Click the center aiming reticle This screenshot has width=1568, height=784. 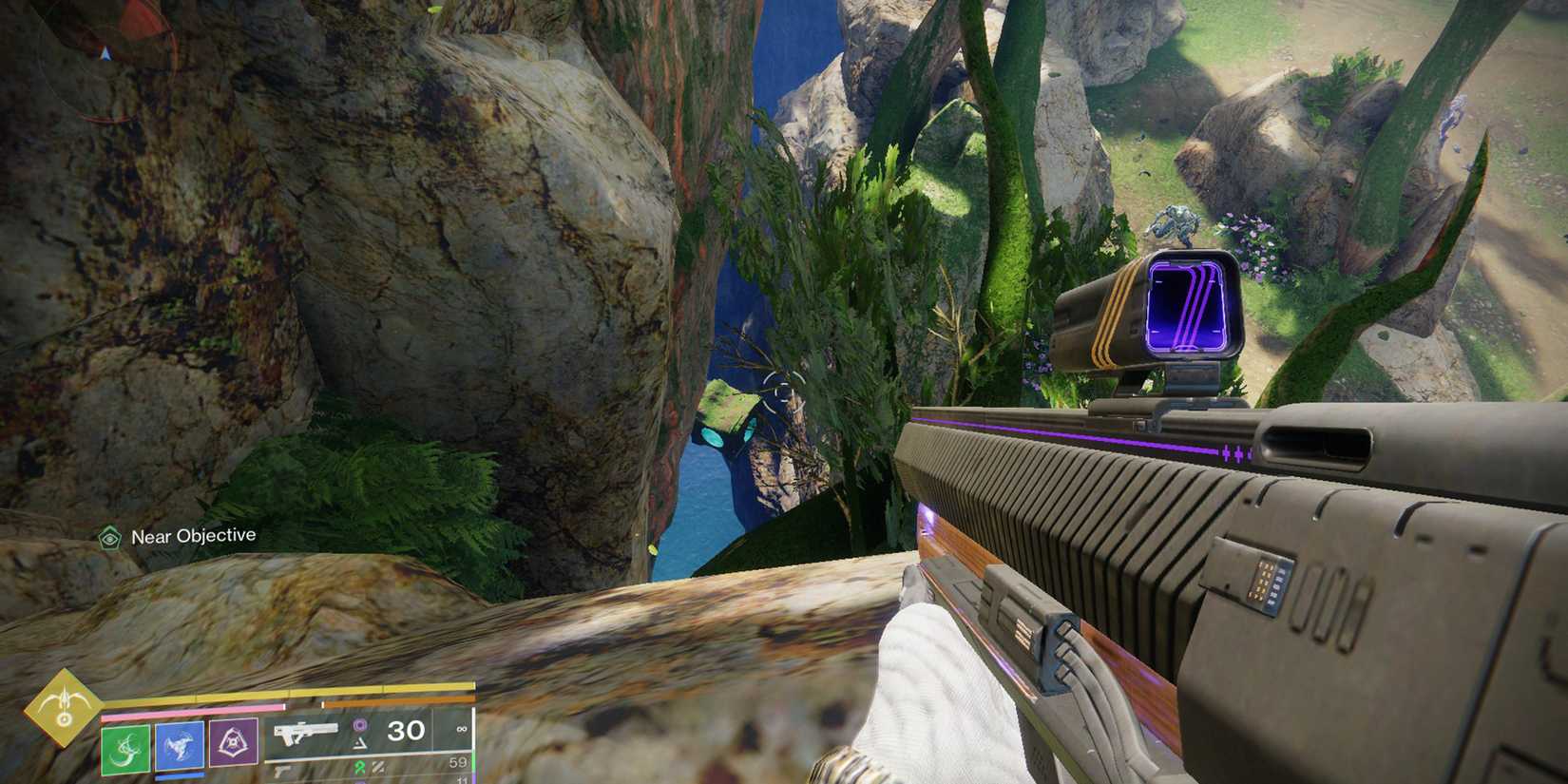pyautogui.click(x=784, y=390)
